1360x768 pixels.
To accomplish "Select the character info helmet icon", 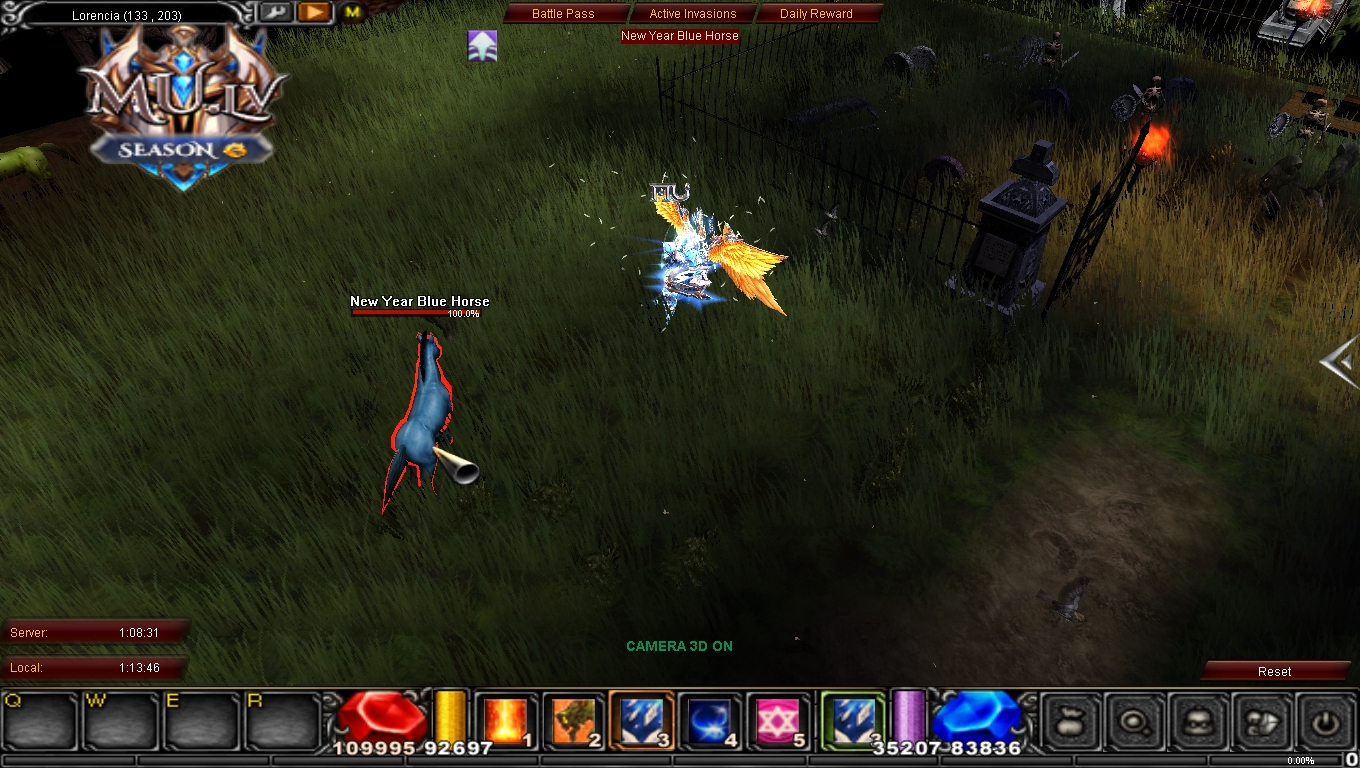I will [1197, 721].
